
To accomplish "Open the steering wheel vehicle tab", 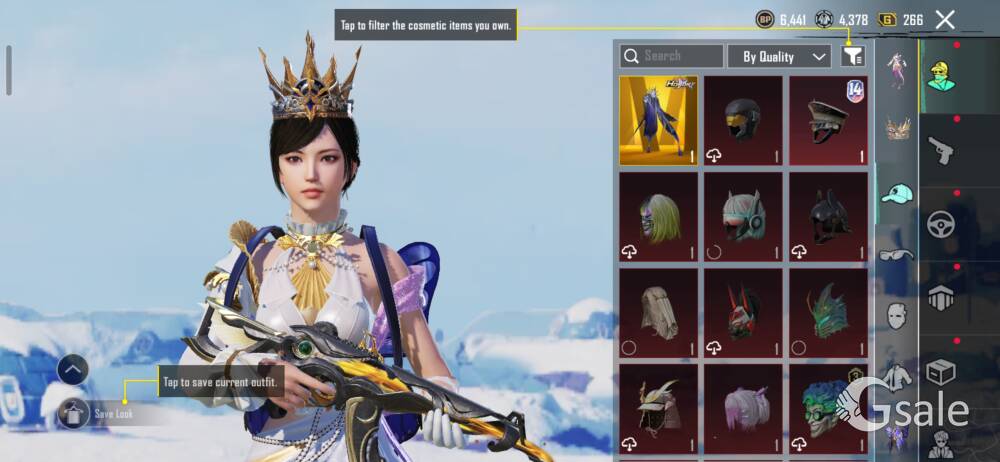I will (941, 224).
